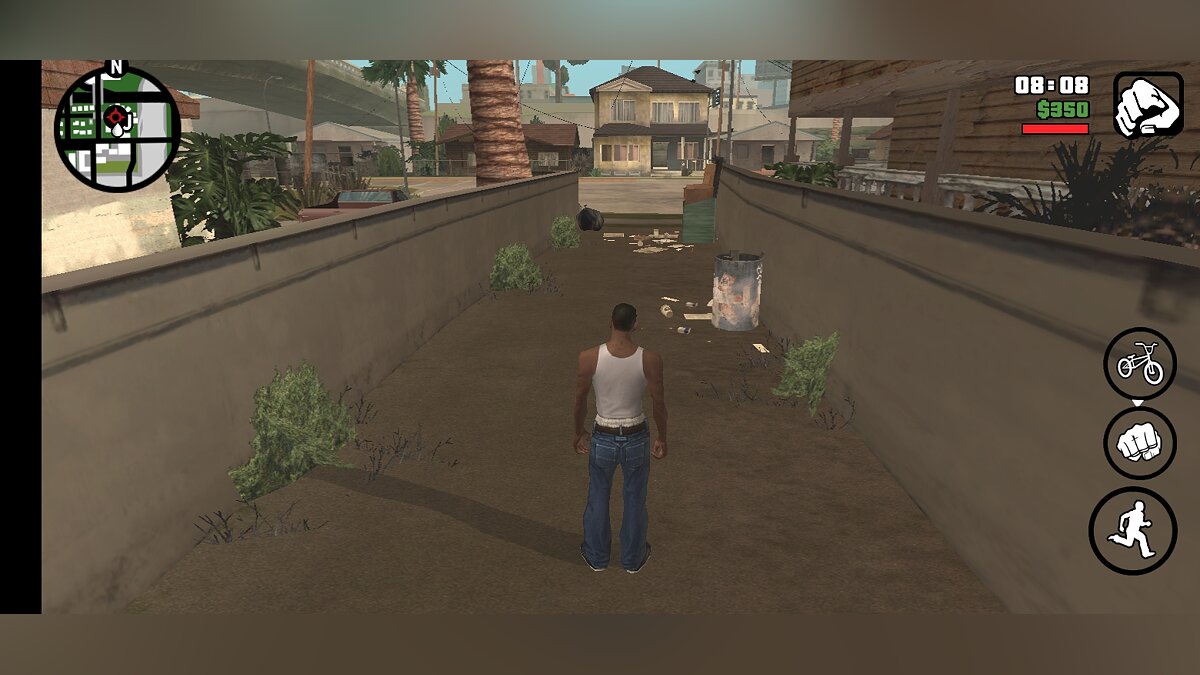
Task: Throw a punch with the fist button
Action: (1139, 443)
